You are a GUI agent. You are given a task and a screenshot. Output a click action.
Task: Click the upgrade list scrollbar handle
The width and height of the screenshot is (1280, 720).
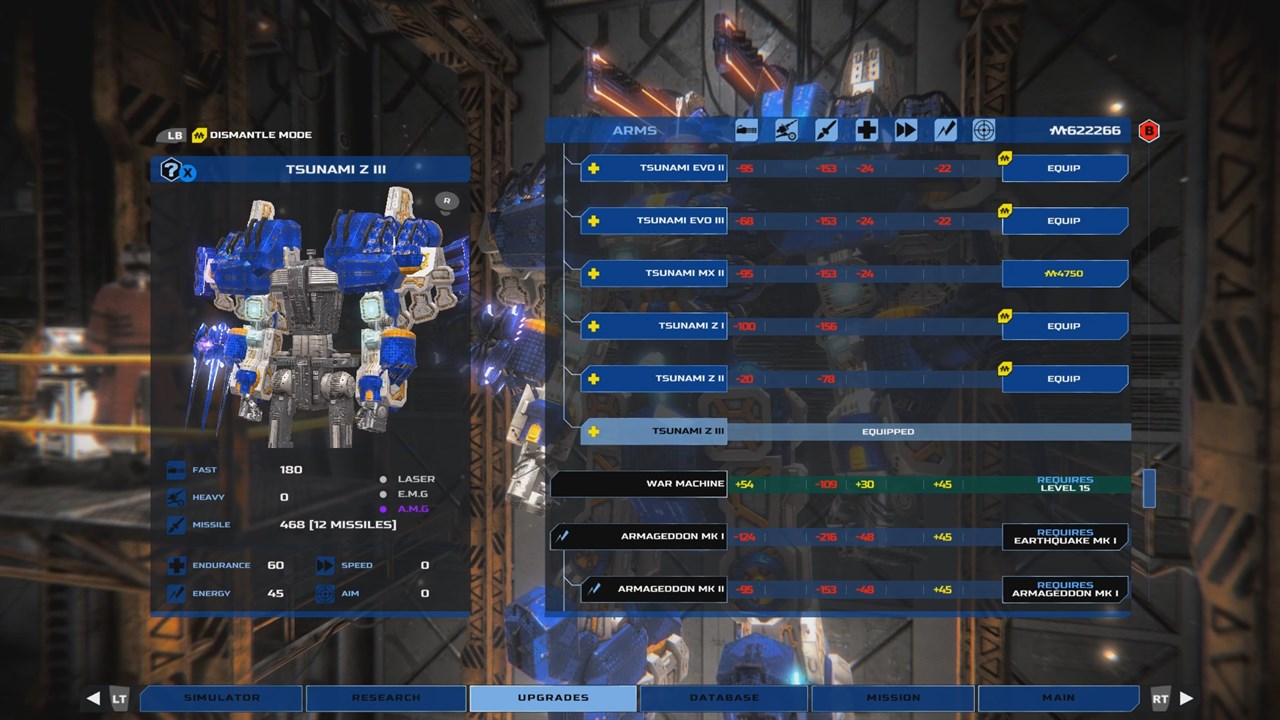click(1149, 488)
